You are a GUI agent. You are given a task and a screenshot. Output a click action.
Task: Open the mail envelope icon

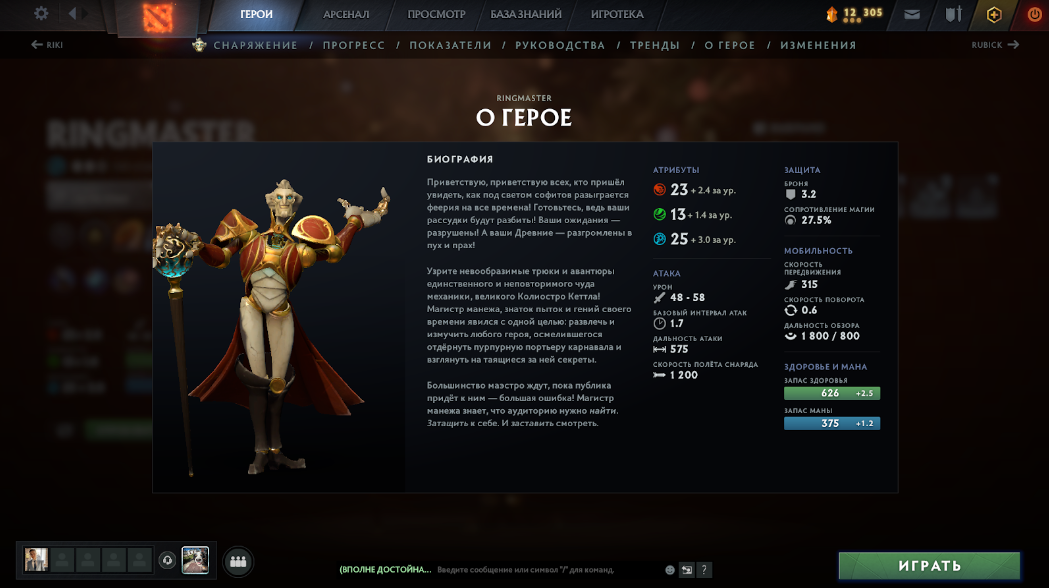tap(912, 15)
